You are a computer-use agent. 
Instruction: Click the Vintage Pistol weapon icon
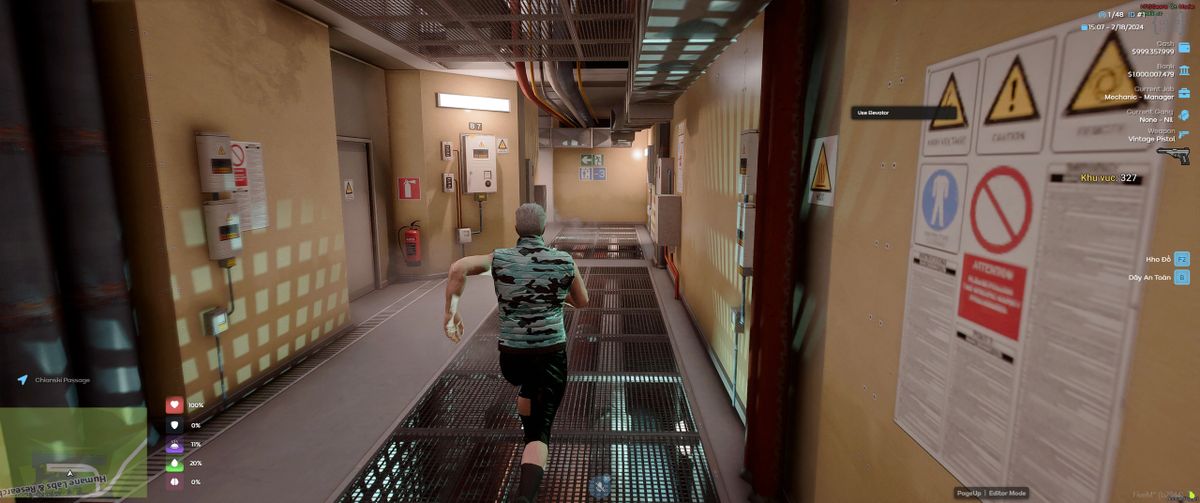(x=1174, y=155)
